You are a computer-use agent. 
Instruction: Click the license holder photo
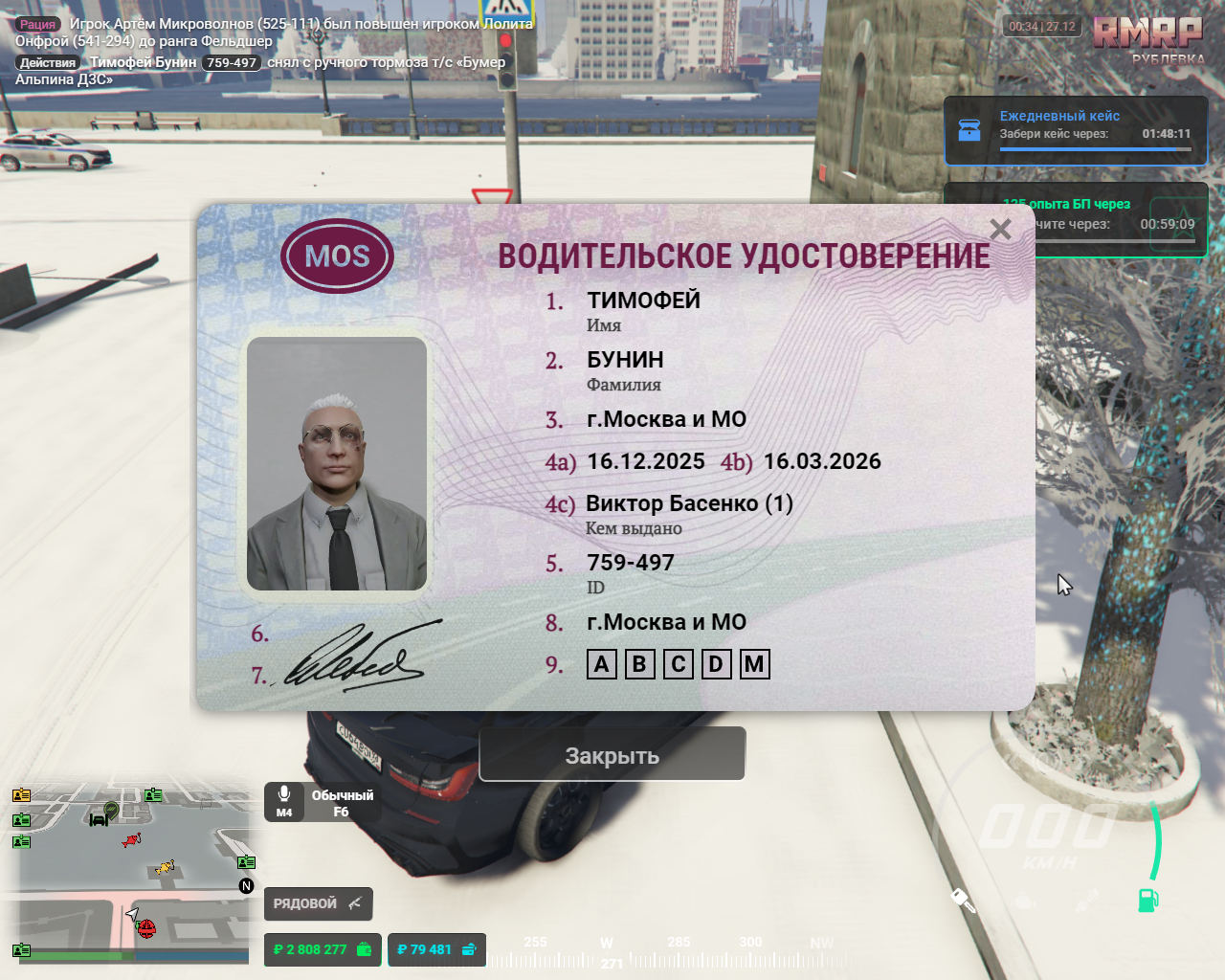tap(337, 464)
